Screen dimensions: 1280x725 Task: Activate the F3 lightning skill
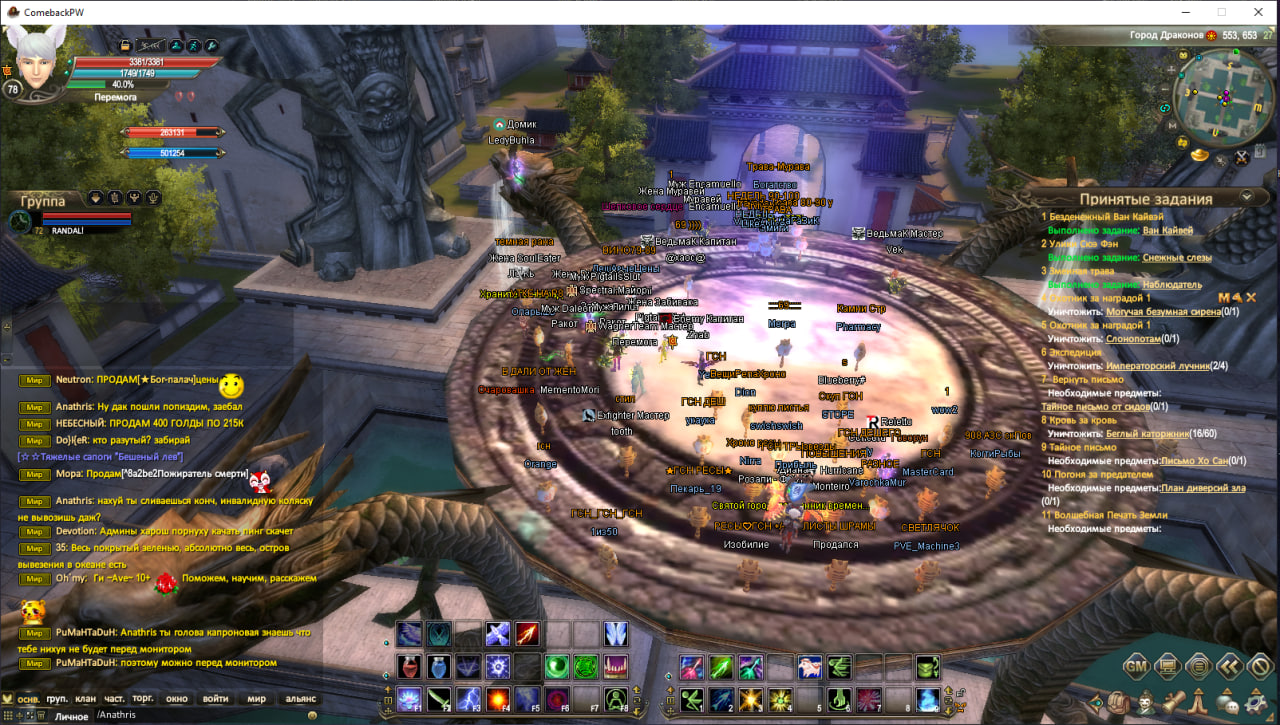(x=468, y=698)
